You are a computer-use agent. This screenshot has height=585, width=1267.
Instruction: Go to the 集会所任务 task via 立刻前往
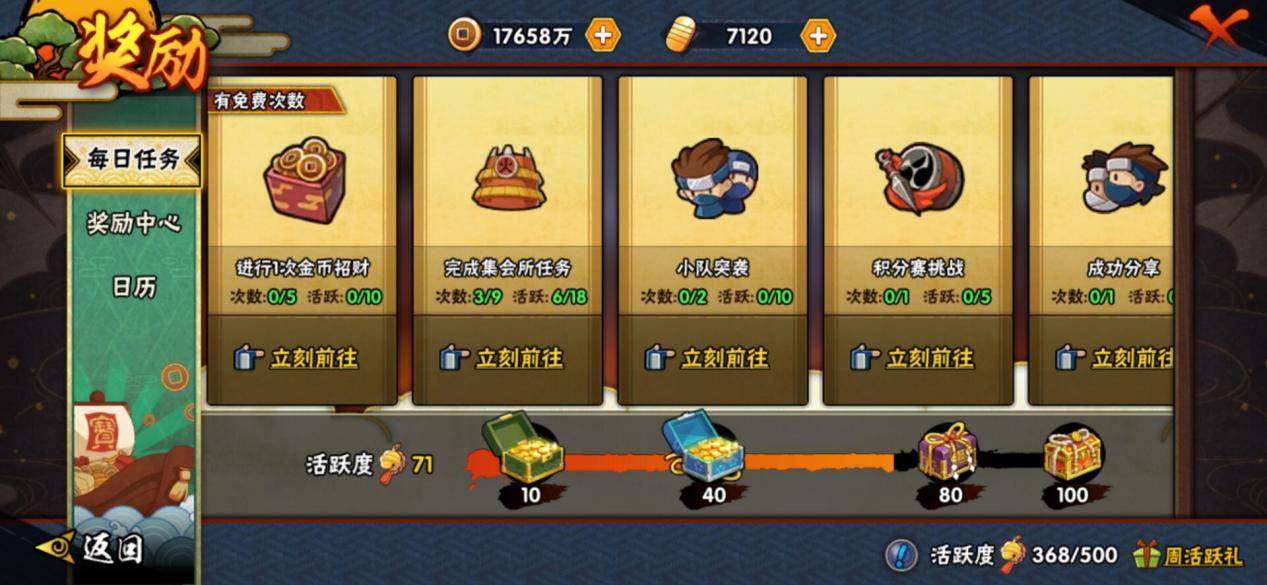506,358
